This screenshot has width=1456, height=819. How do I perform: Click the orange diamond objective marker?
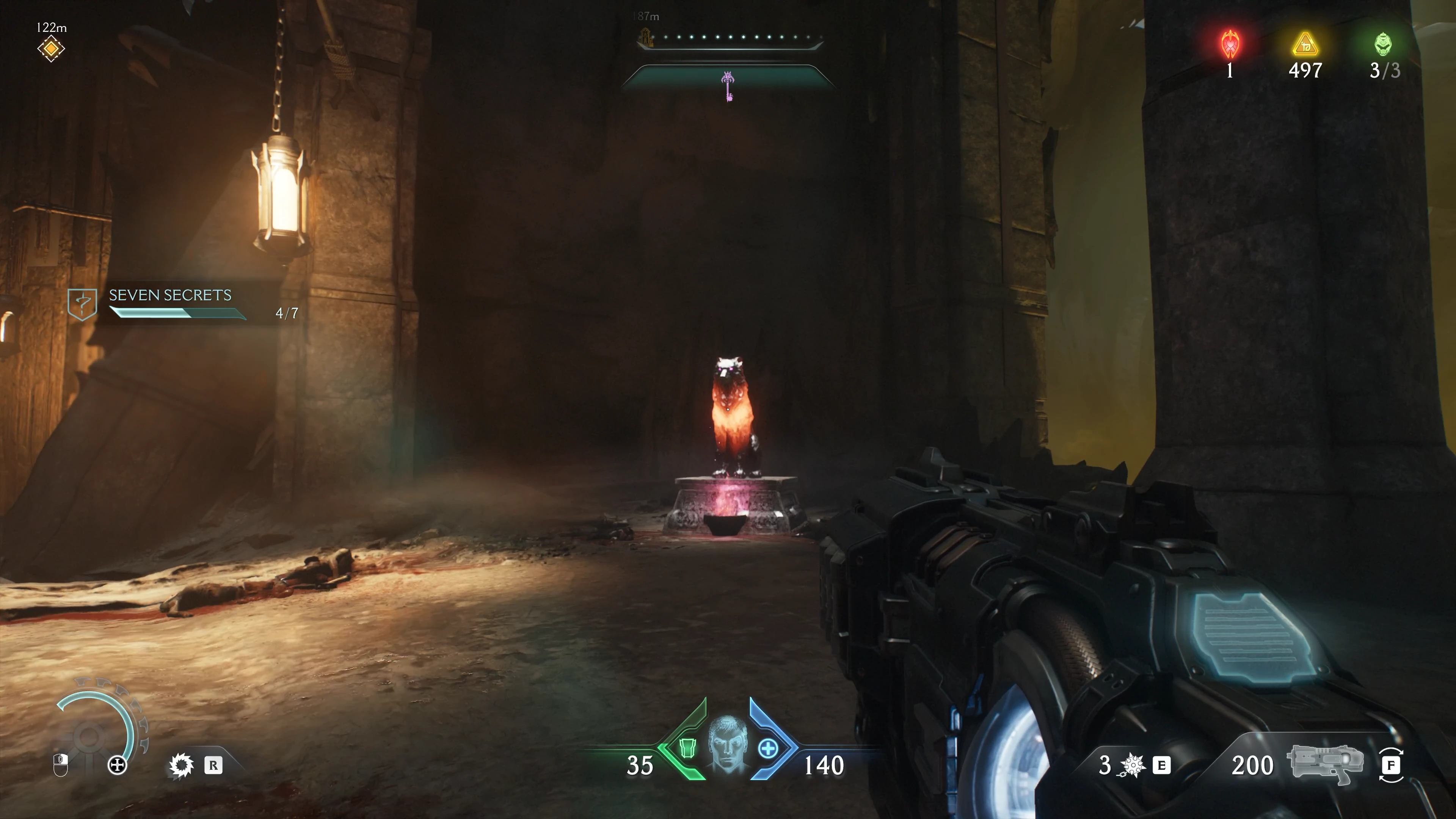click(51, 49)
